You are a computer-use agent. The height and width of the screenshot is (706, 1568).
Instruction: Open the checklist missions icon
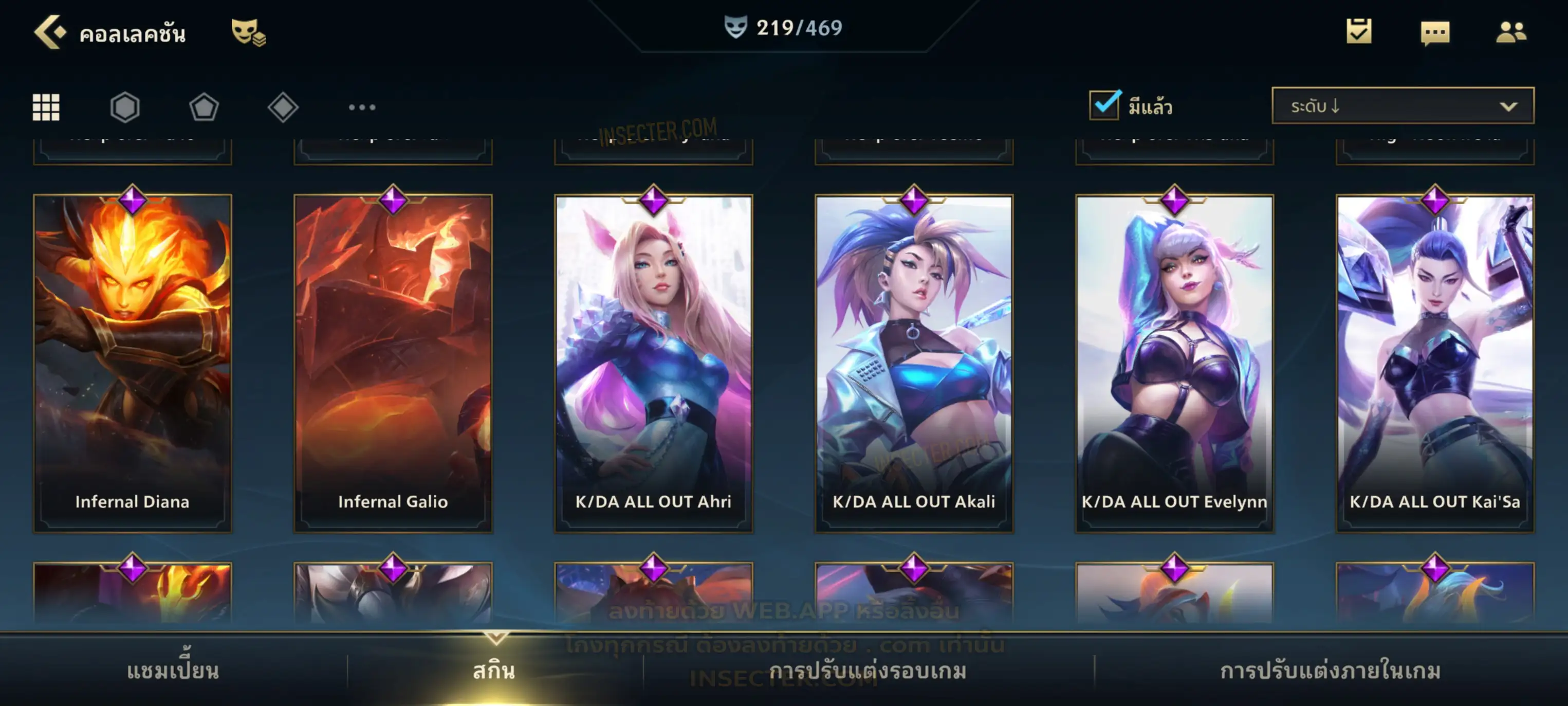click(x=1359, y=32)
